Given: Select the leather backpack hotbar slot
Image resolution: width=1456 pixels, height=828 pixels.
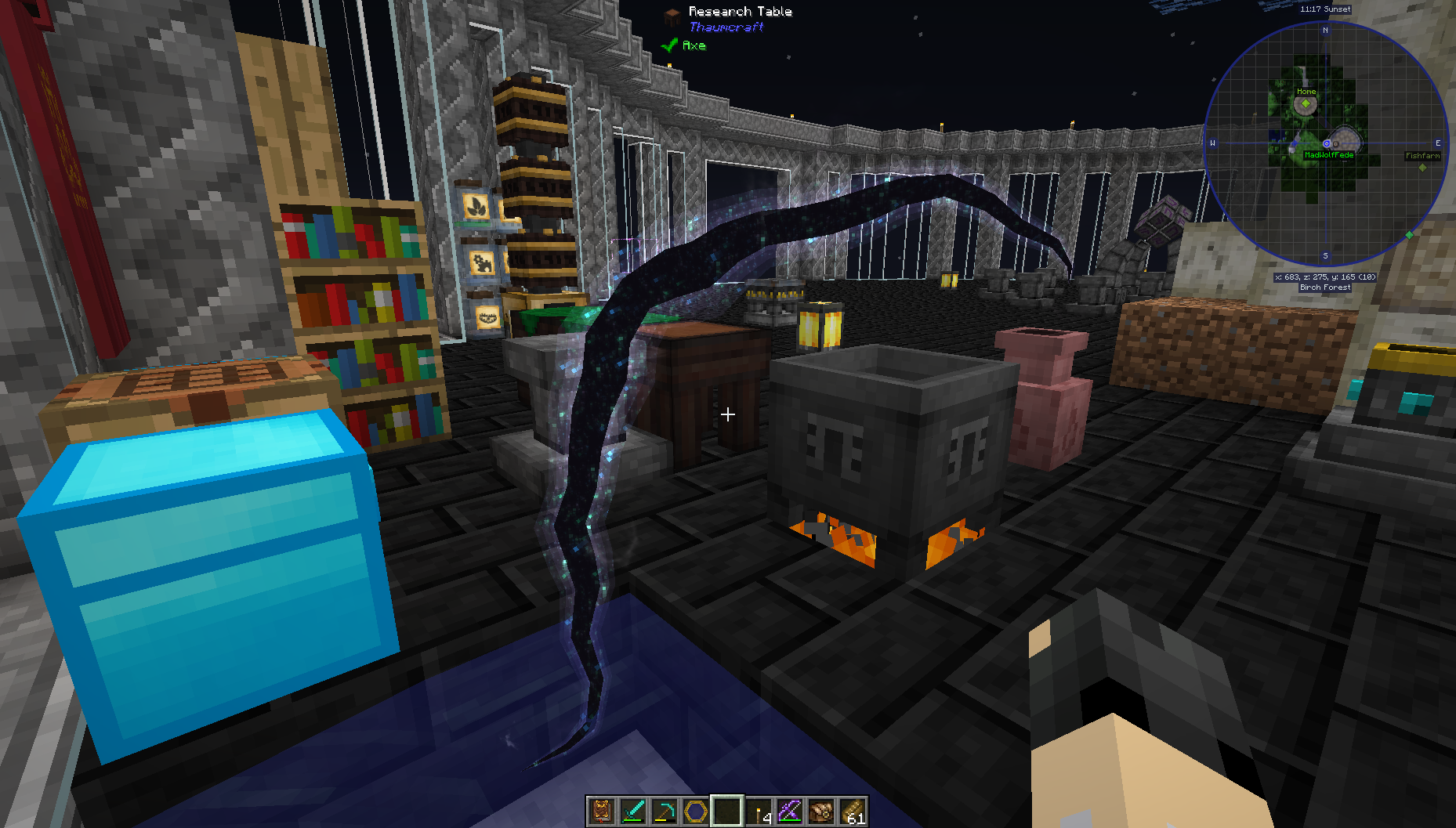Looking at the screenshot, I should point(821,812).
